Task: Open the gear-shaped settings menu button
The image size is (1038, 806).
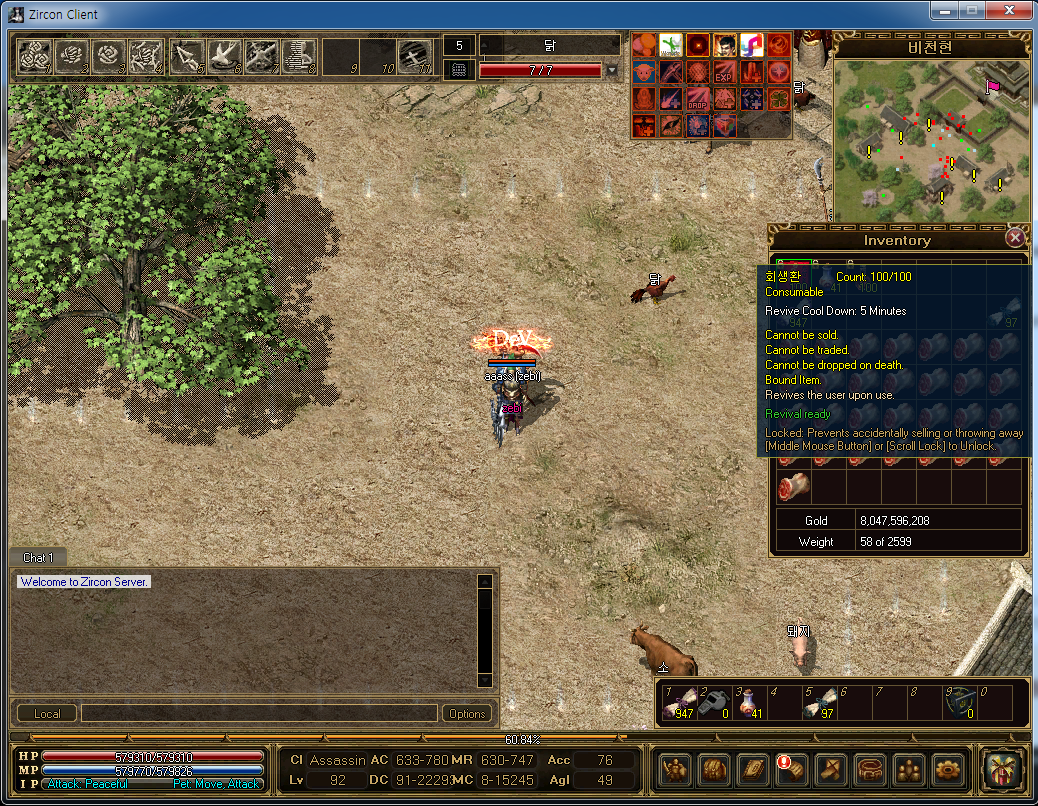Action: pyautogui.click(x=946, y=768)
